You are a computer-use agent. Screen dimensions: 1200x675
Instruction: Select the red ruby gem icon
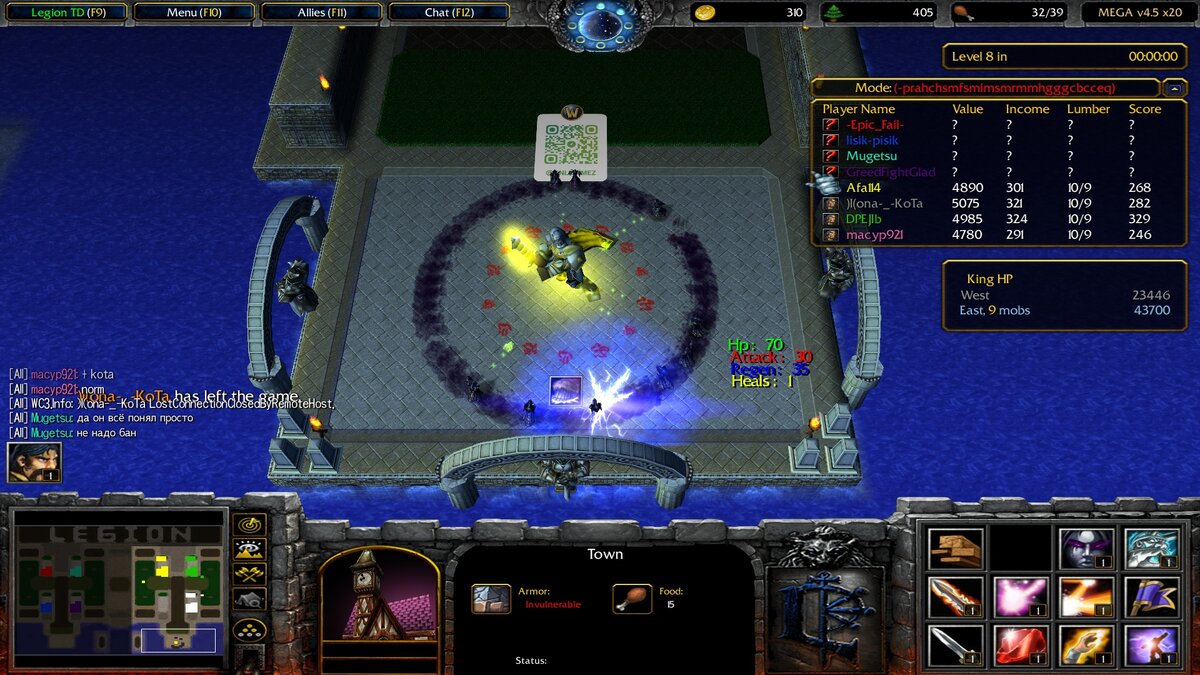click(1021, 646)
